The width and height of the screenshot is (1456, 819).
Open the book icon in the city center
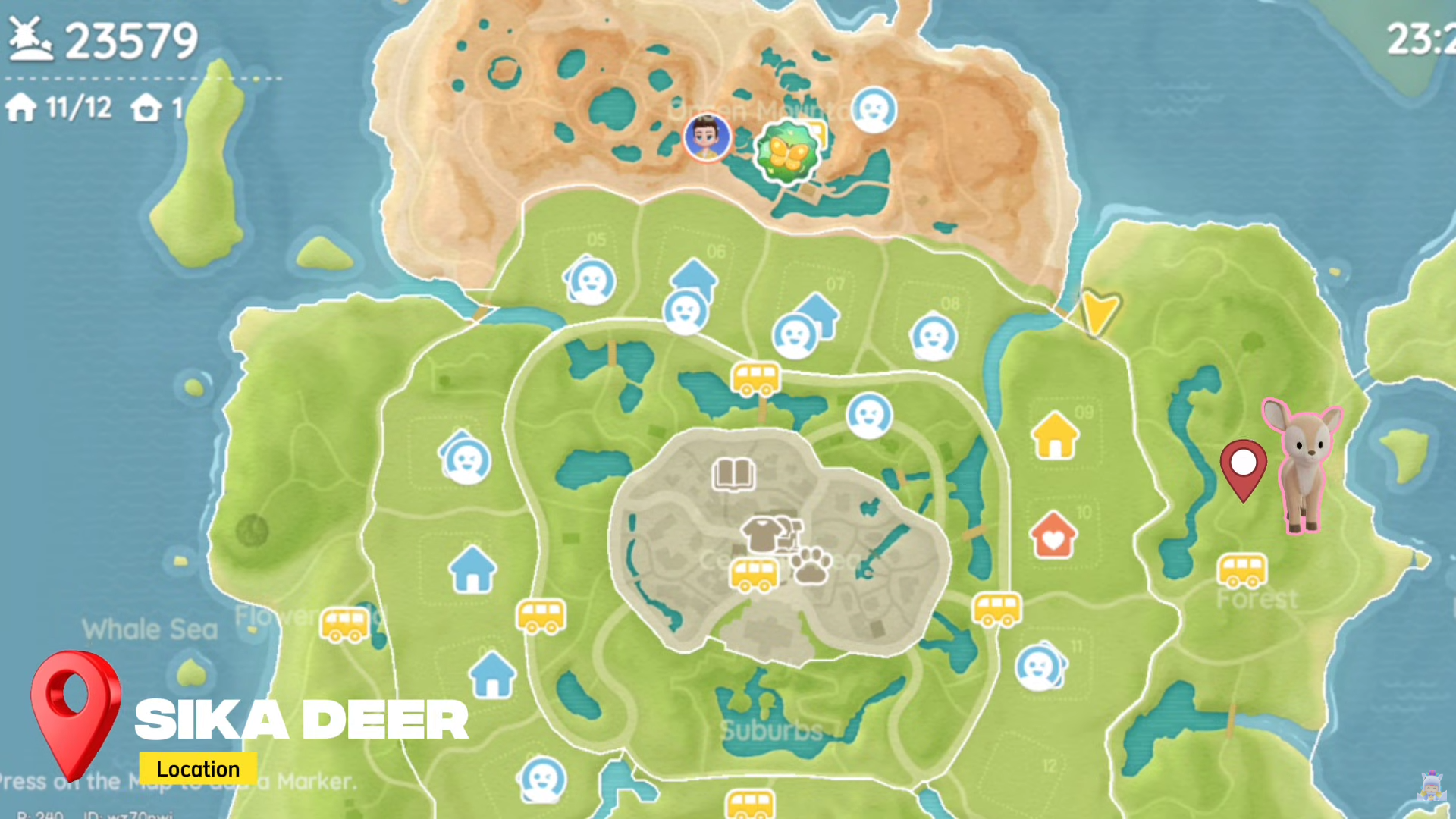(733, 474)
